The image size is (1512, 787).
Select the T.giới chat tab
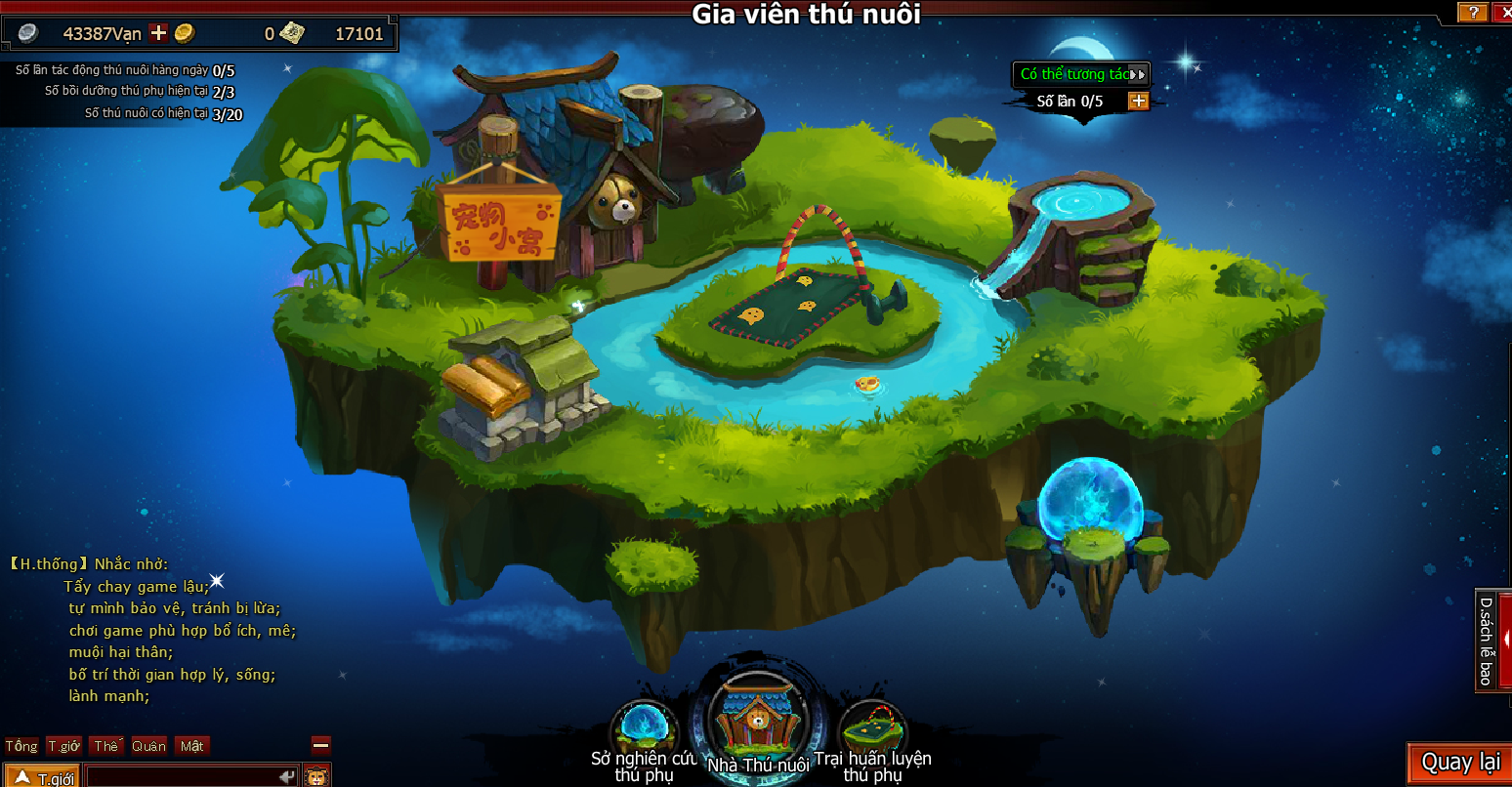[x=64, y=746]
